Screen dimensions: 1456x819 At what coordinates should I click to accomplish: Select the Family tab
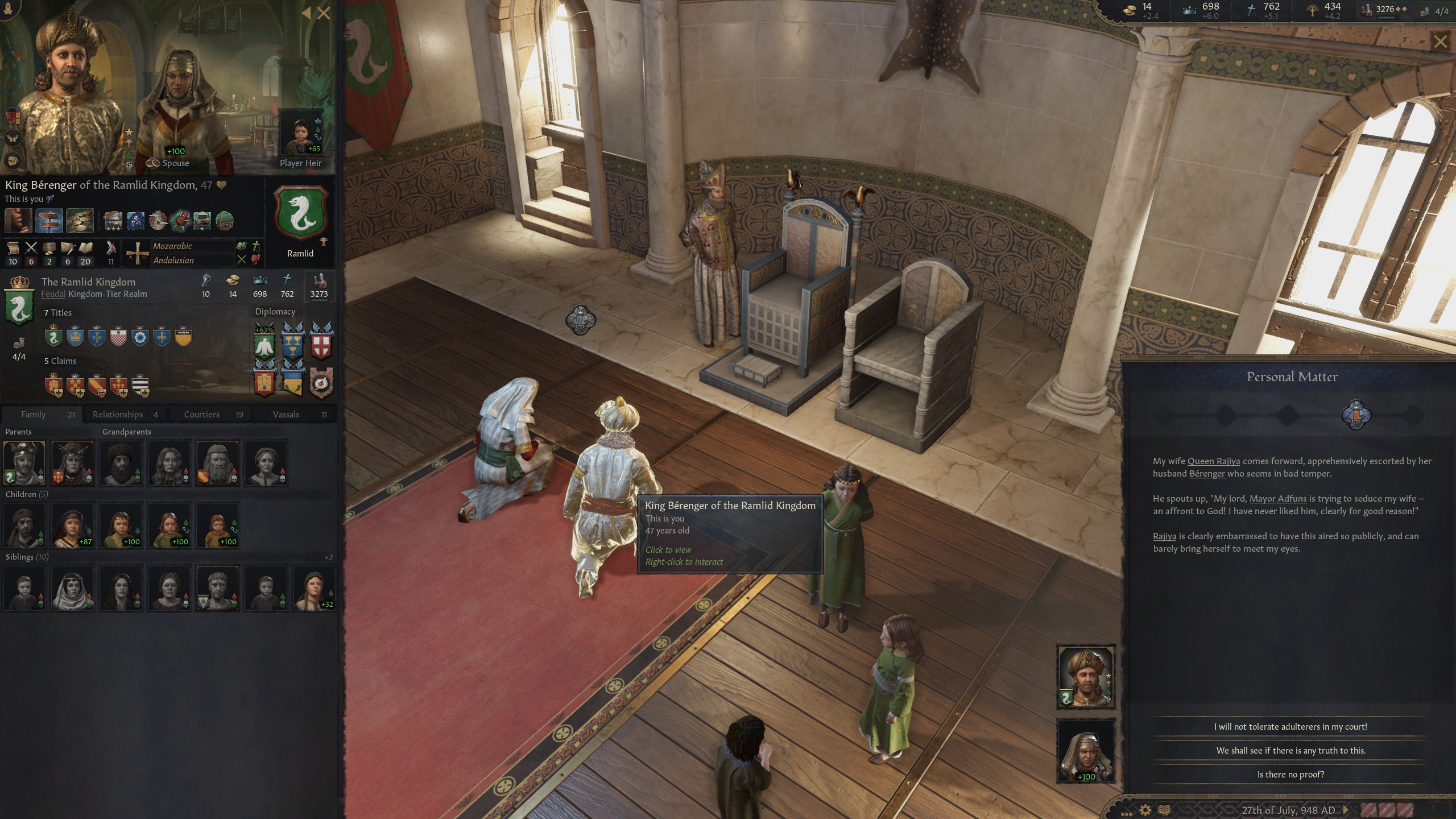[40, 415]
